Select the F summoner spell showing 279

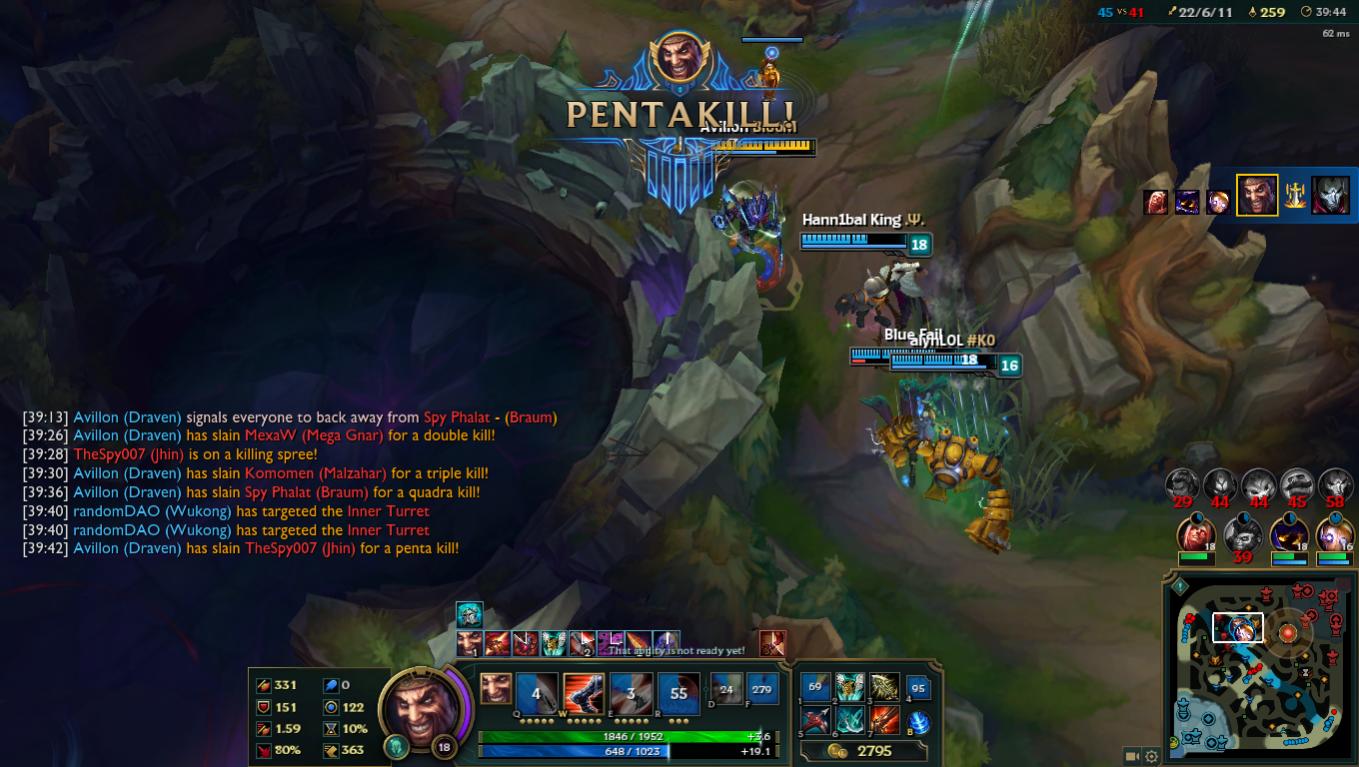(x=762, y=688)
